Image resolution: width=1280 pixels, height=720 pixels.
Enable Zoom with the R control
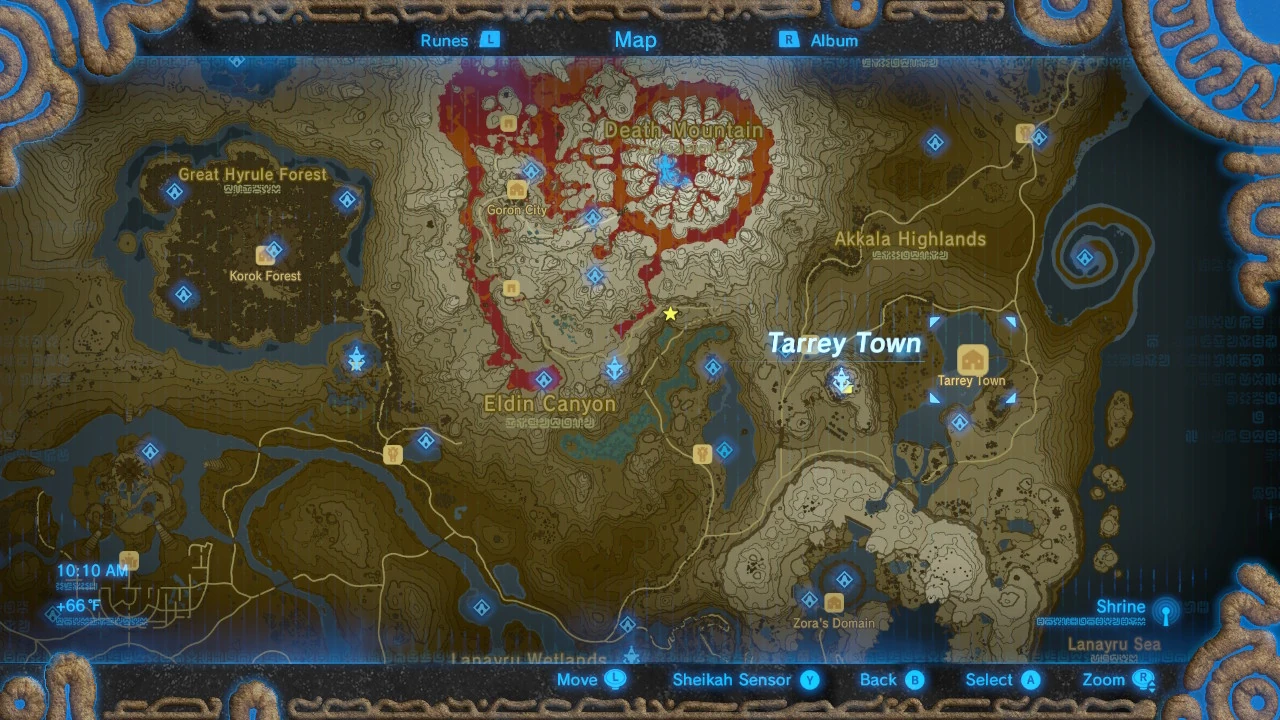1113,680
